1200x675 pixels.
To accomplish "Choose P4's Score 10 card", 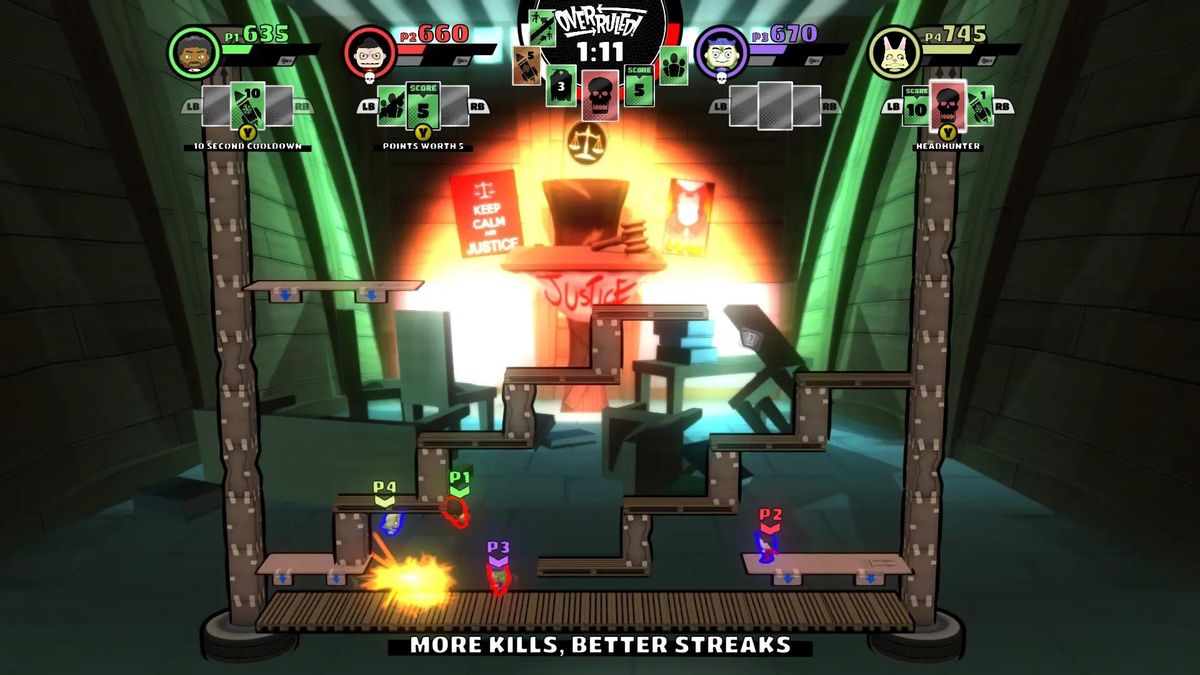I will pyautogui.click(x=916, y=104).
